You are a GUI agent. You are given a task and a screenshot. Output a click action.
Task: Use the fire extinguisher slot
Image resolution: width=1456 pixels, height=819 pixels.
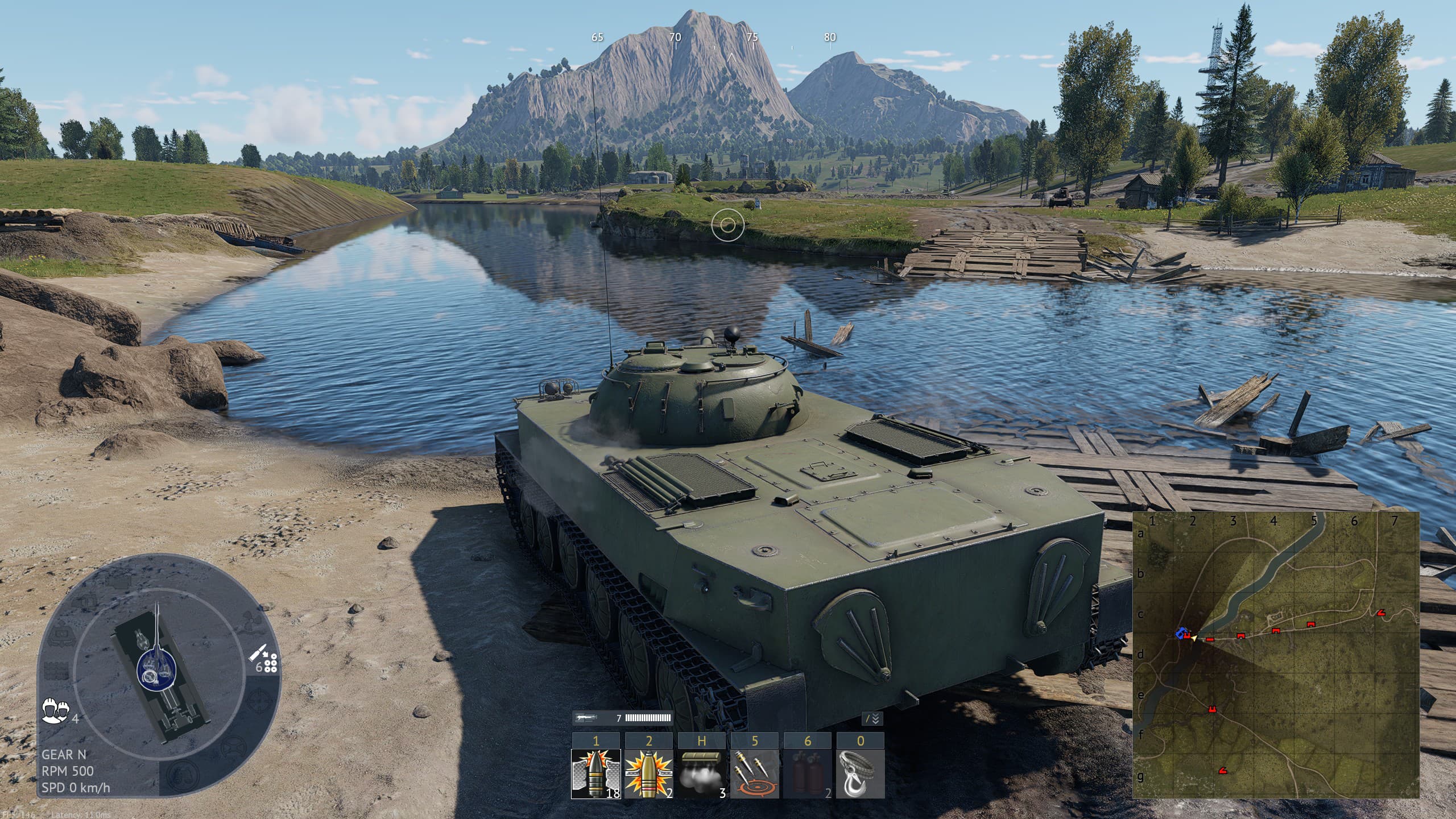807,773
